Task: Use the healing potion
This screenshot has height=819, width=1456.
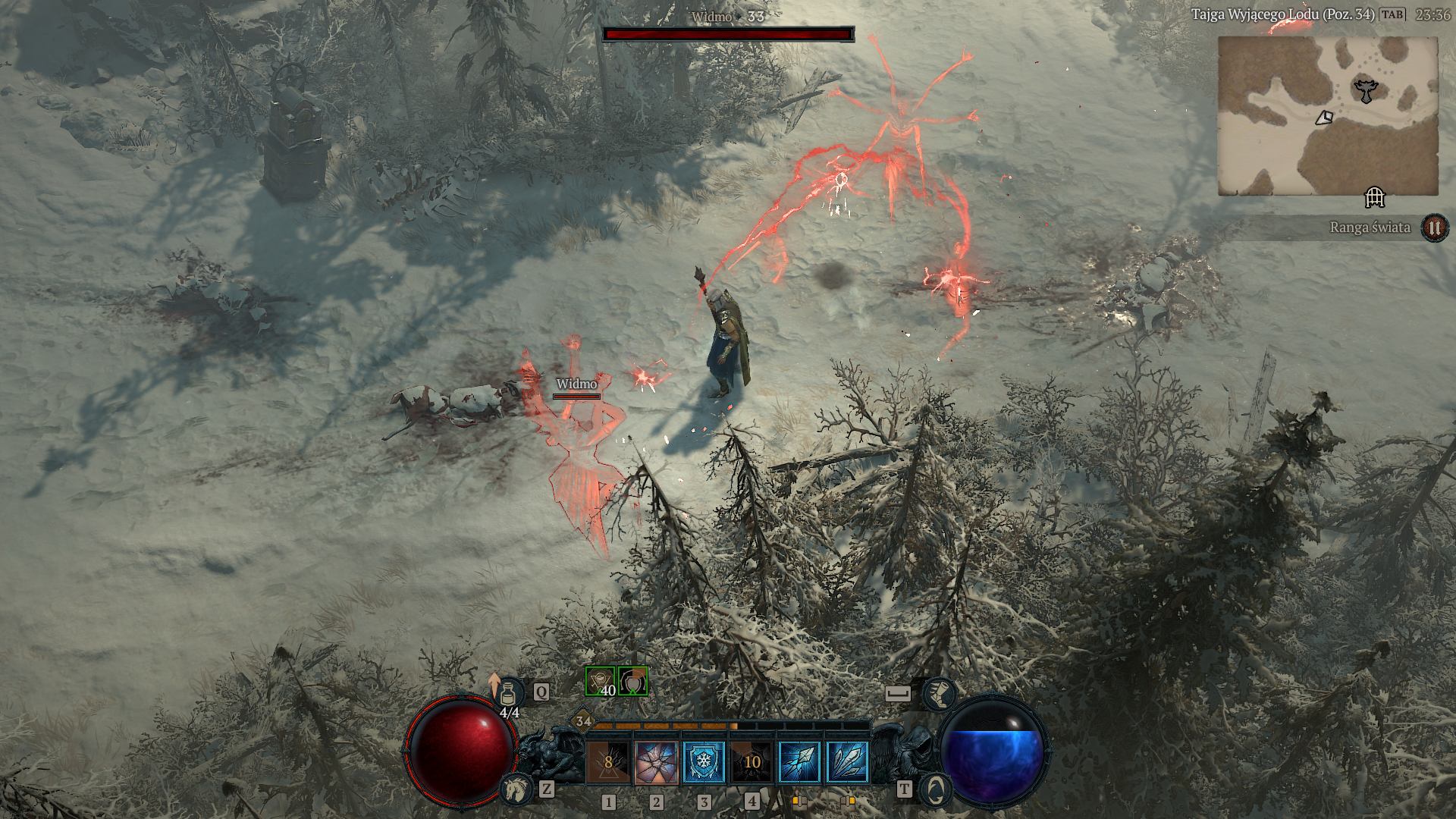Action: coord(509,693)
